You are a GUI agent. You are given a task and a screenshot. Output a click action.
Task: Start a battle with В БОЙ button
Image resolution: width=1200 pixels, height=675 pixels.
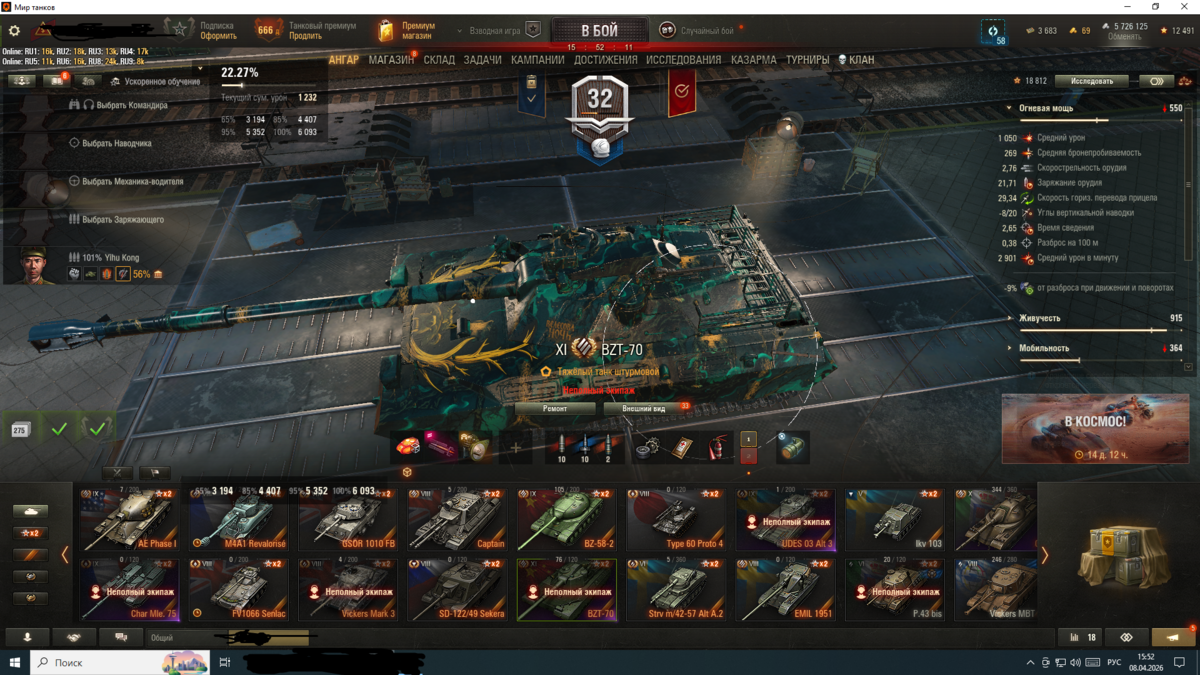[599, 31]
